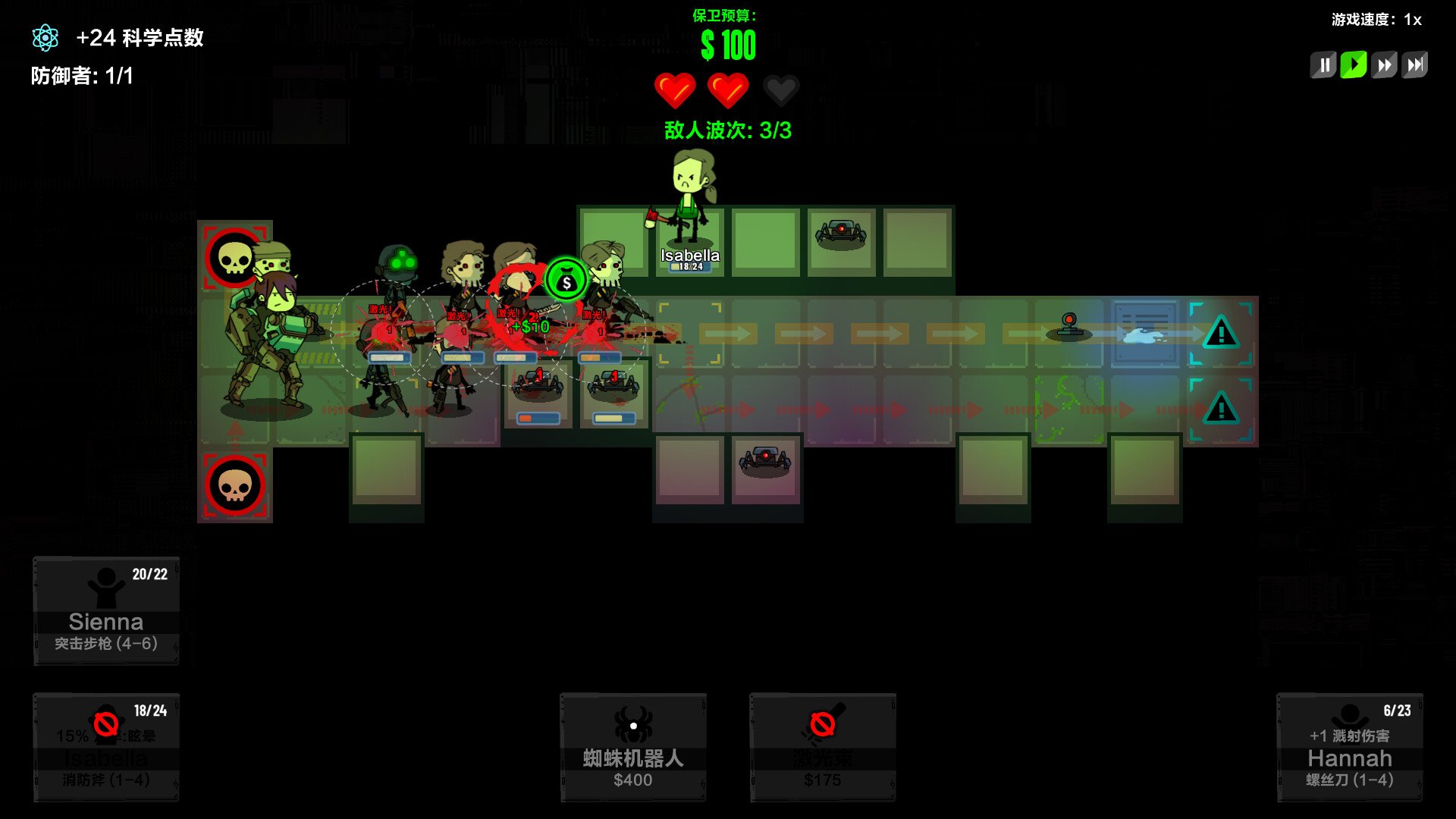The height and width of the screenshot is (819, 1456).
Task: Pause the game
Action: pyautogui.click(x=1324, y=65)
